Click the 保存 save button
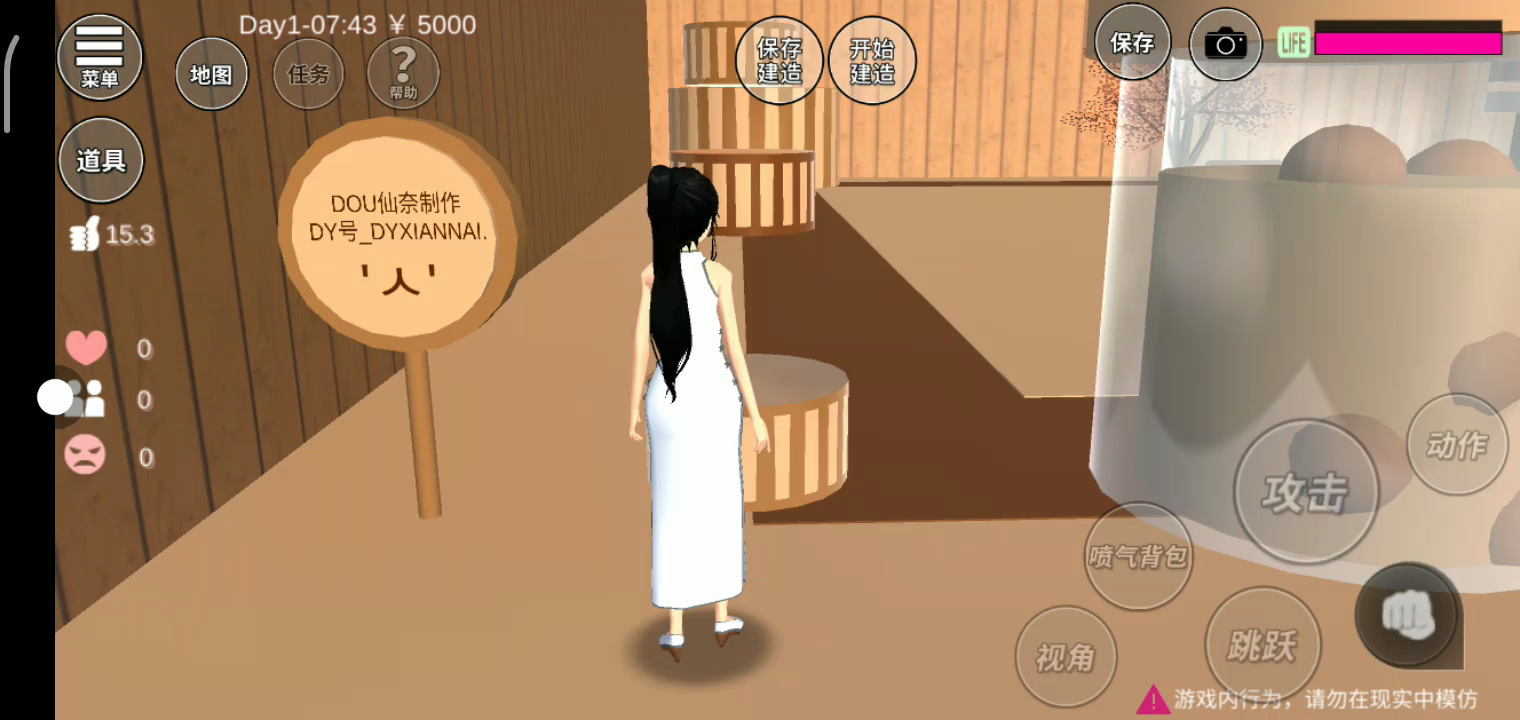The width and height of the screenshot is (1520, 720). (x=1132, y=43)
